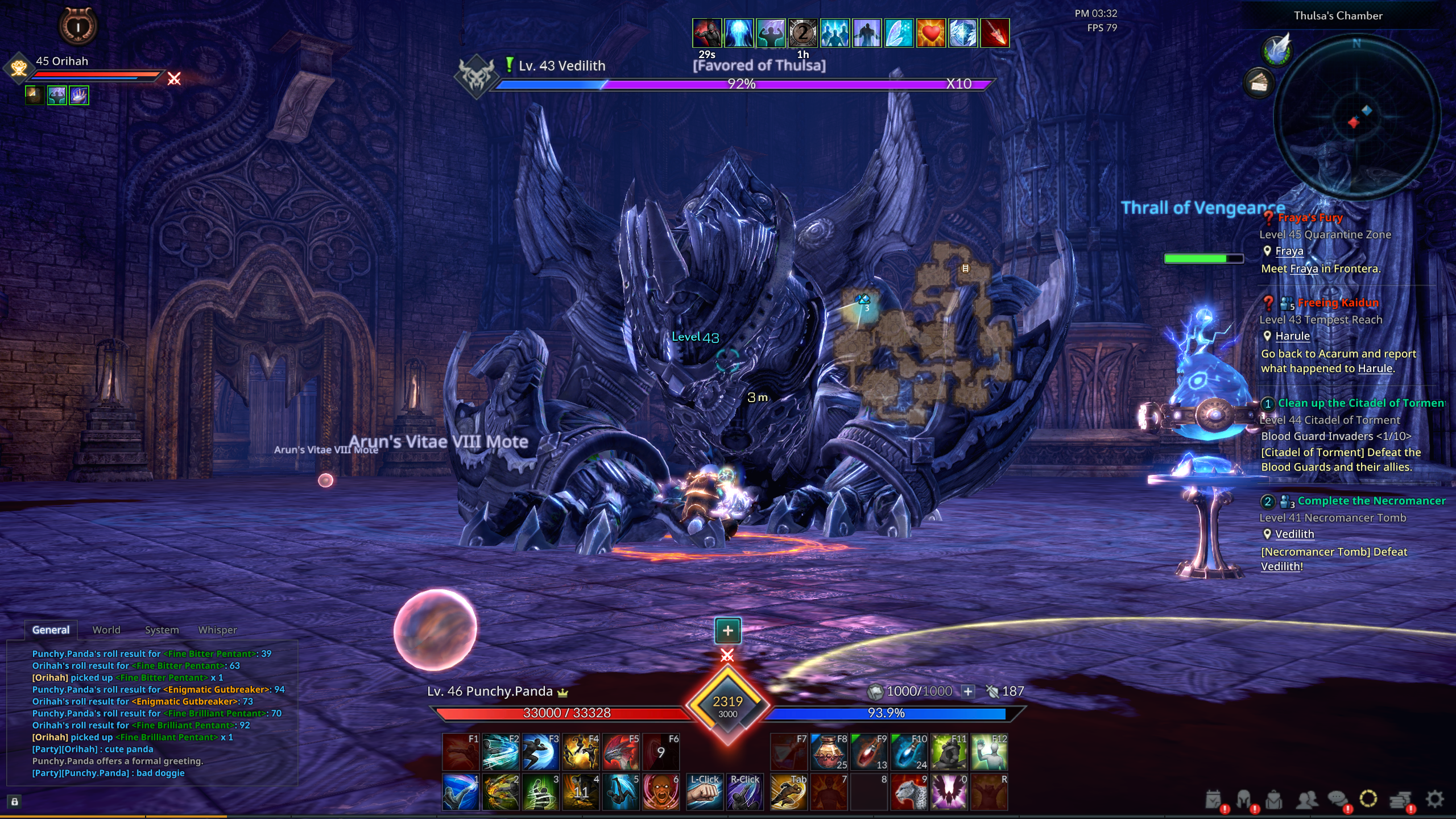Image resolution: width=1456 pixels, height=819 pixels.
Task: Click the Harule quest location link
Action: point(1292,336)
